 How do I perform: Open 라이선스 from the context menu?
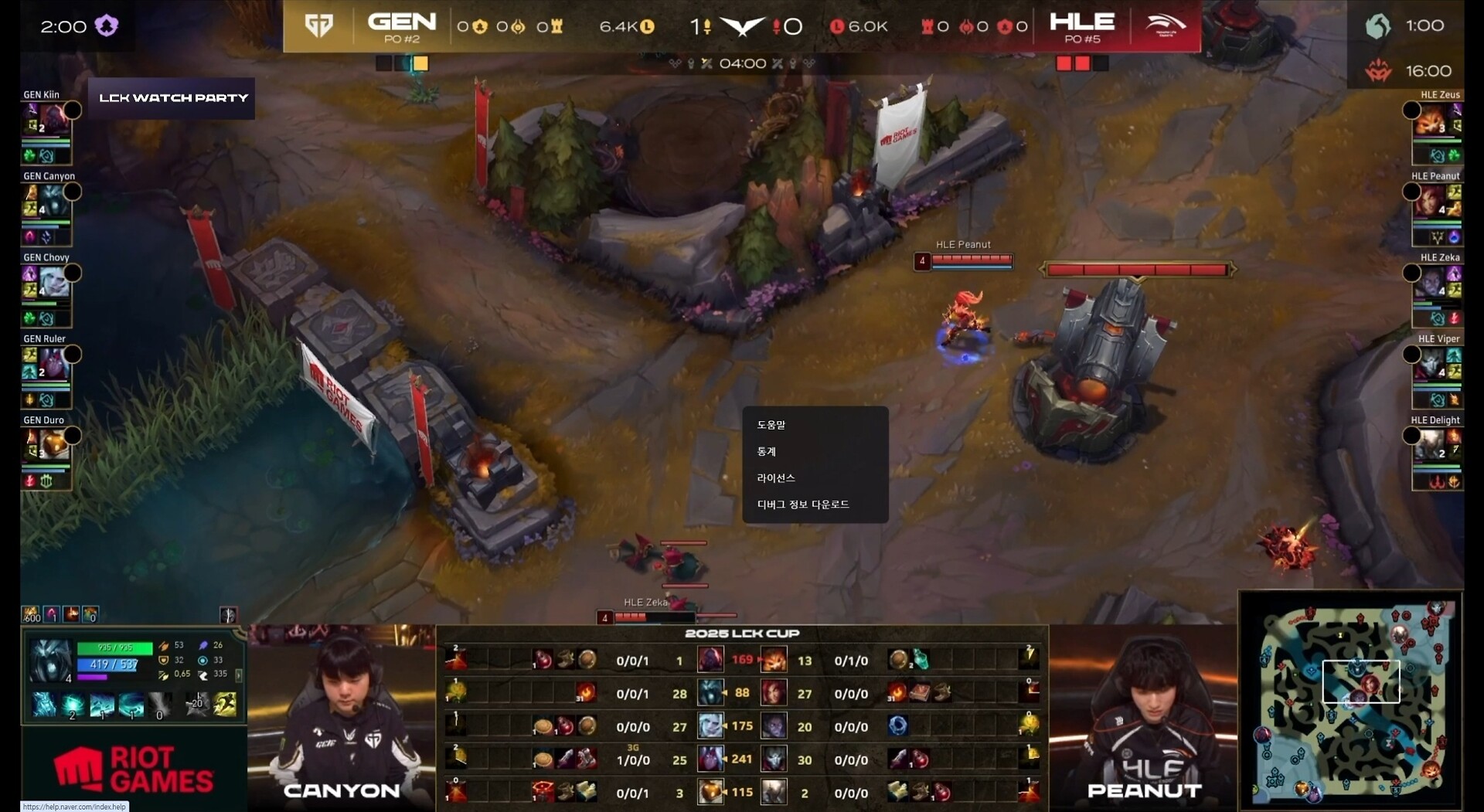(776, 478)
